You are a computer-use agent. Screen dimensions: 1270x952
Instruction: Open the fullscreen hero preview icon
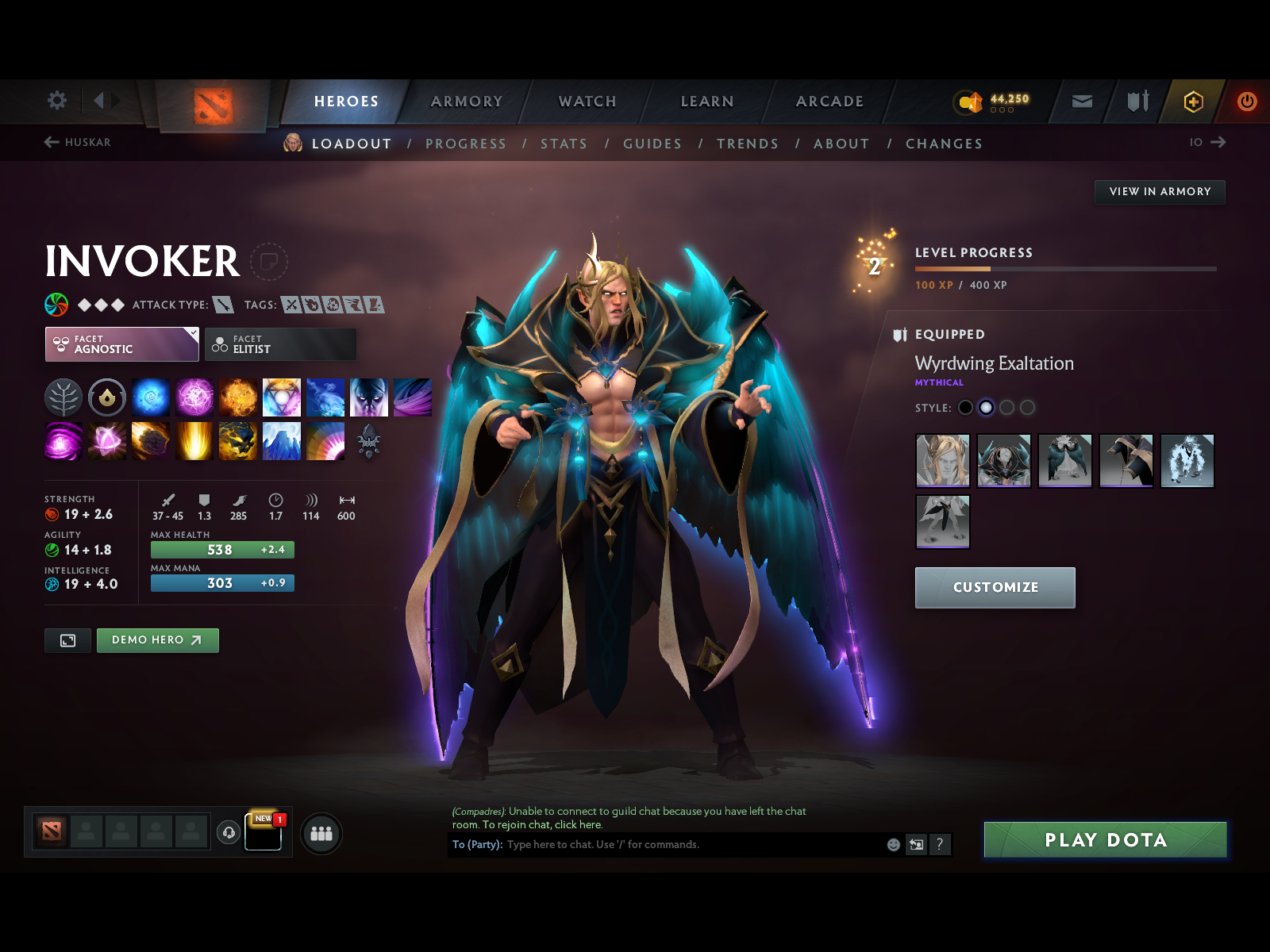click(x=67, y=640)
